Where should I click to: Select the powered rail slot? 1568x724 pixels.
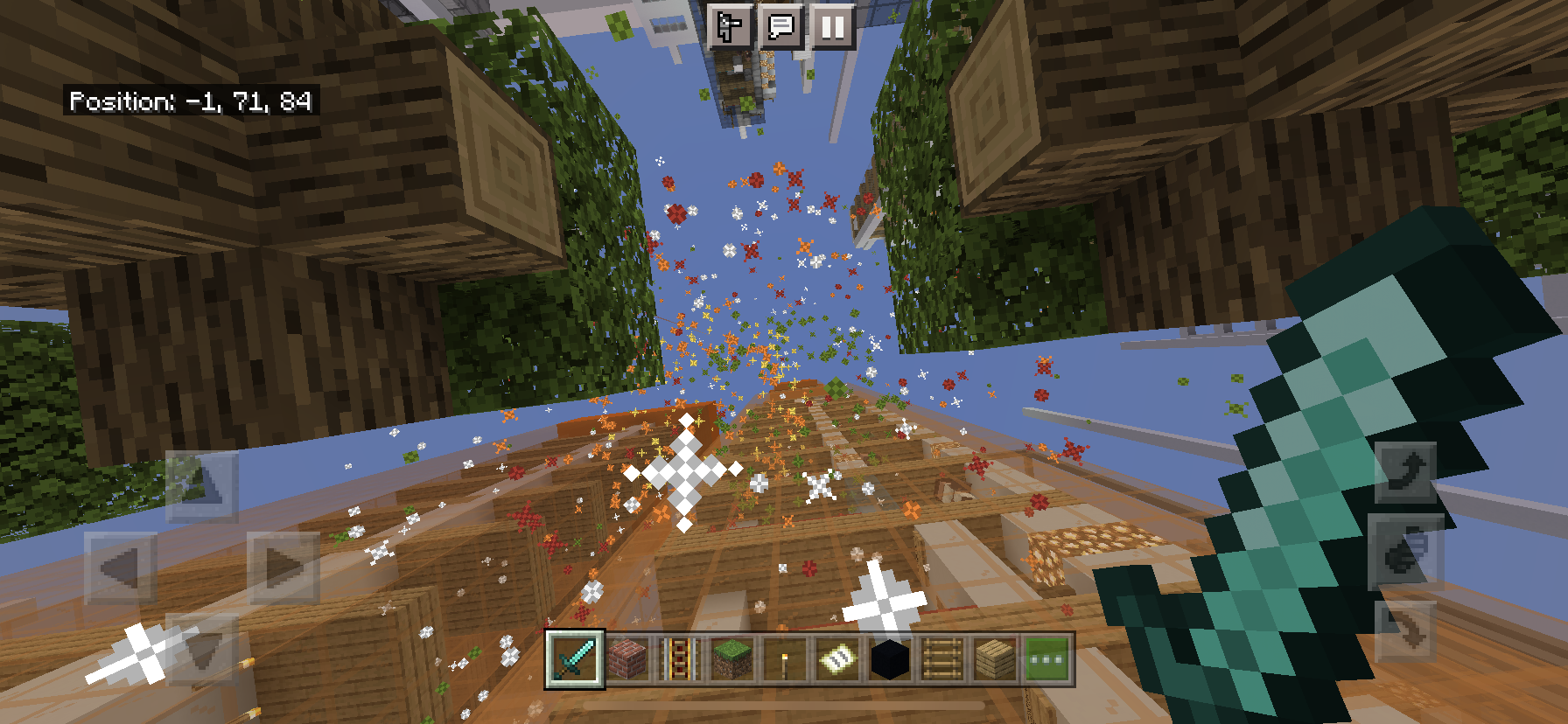(680, 659)
